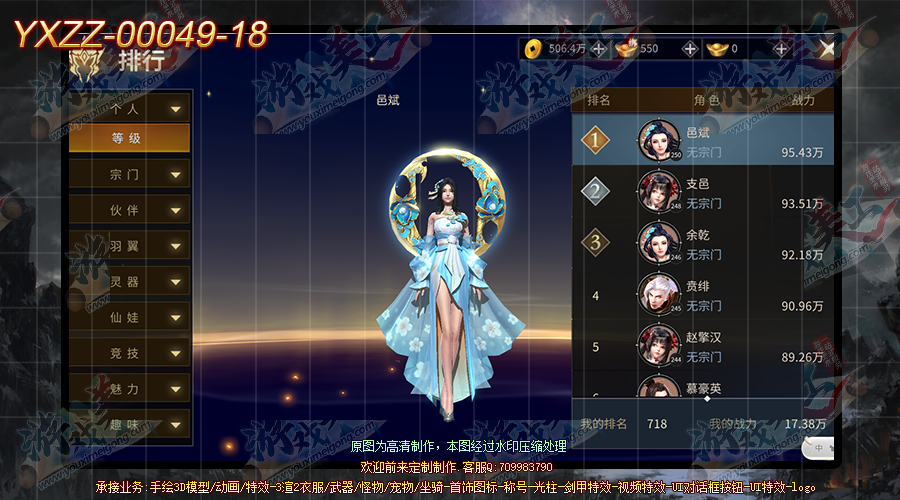
Task: Close the ranking window
Action: [827, 48]
